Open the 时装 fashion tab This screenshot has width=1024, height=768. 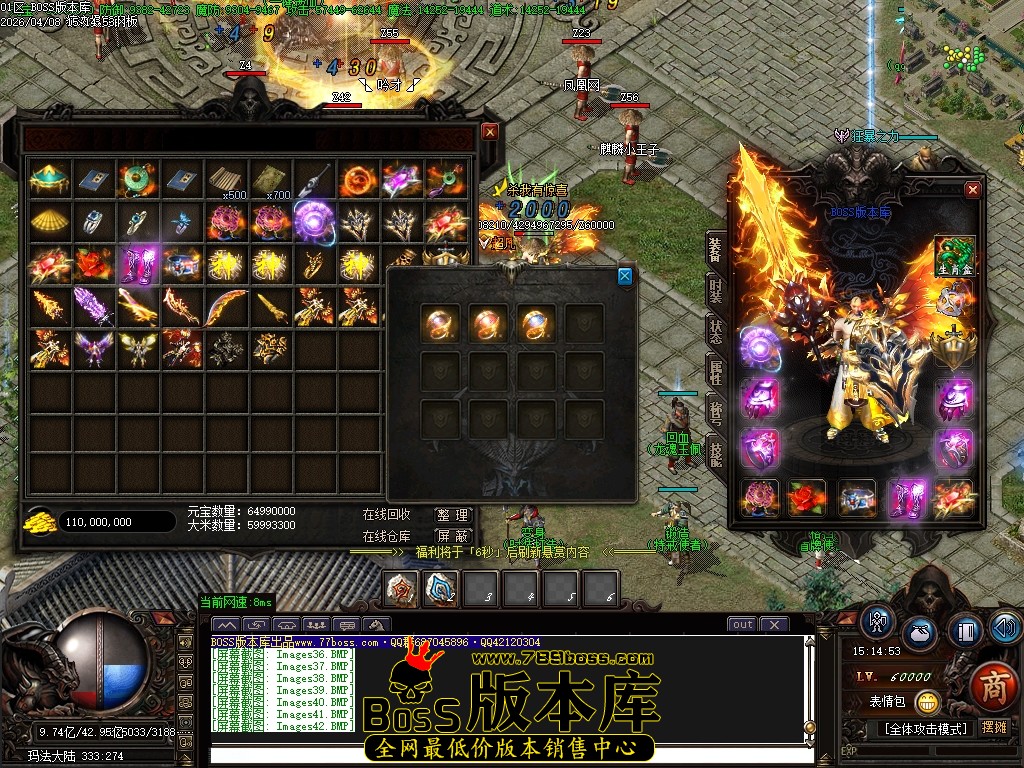tap(715, 291)
